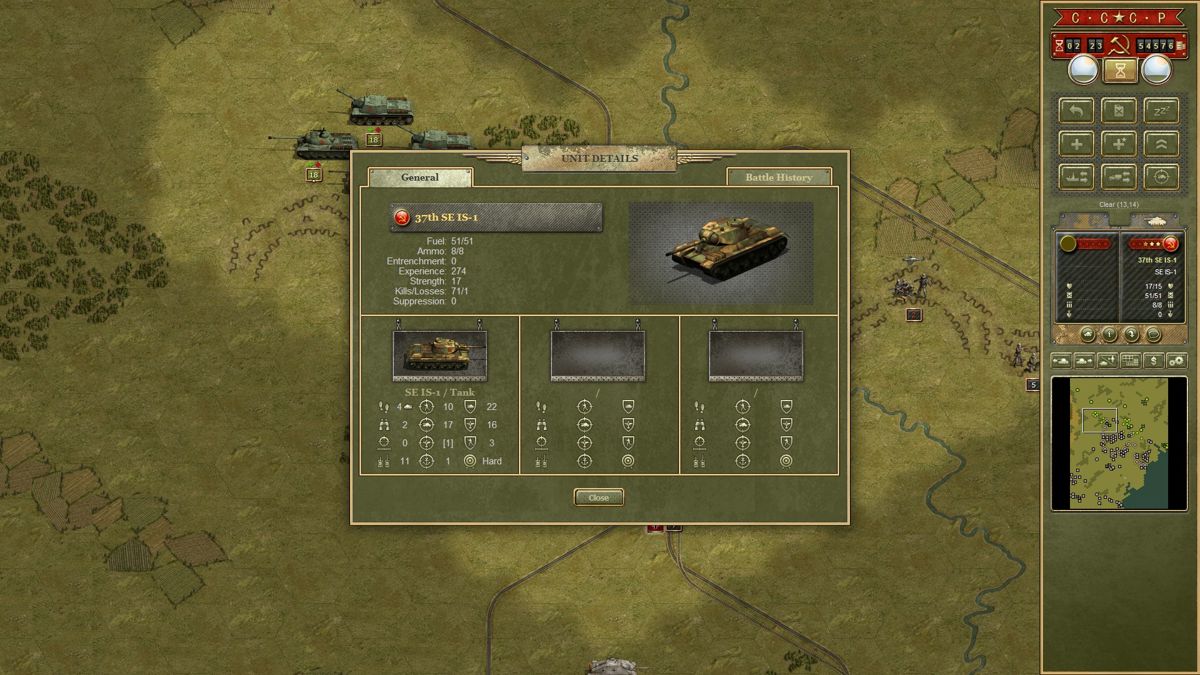Add replacements with the plus button
This screenshot has height=675, width=1200.
click(1076, 143)
